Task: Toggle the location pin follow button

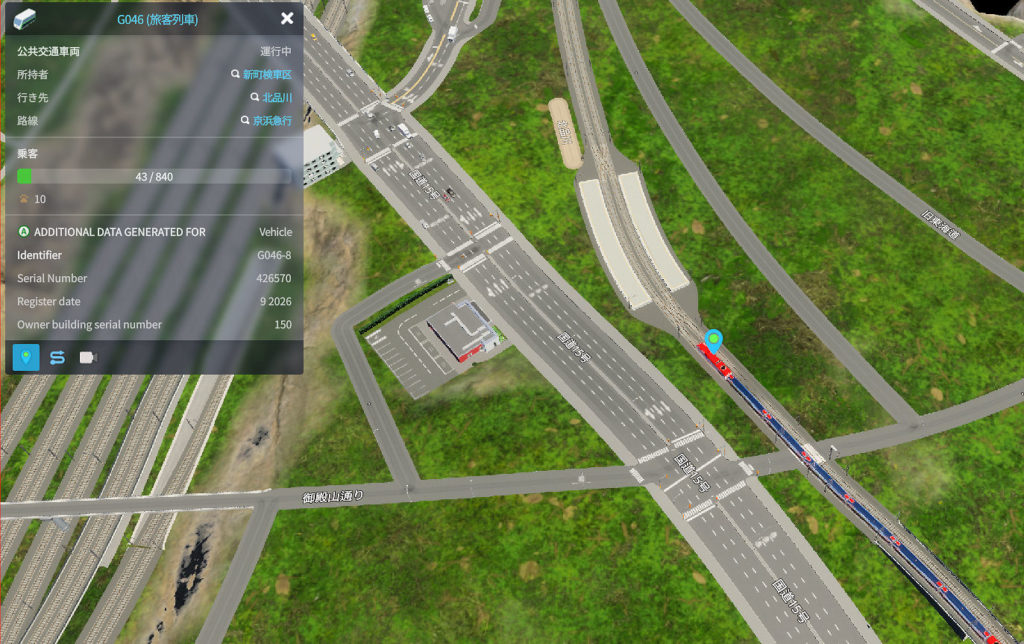Action: pyautogui.click(x=26, y=358)
